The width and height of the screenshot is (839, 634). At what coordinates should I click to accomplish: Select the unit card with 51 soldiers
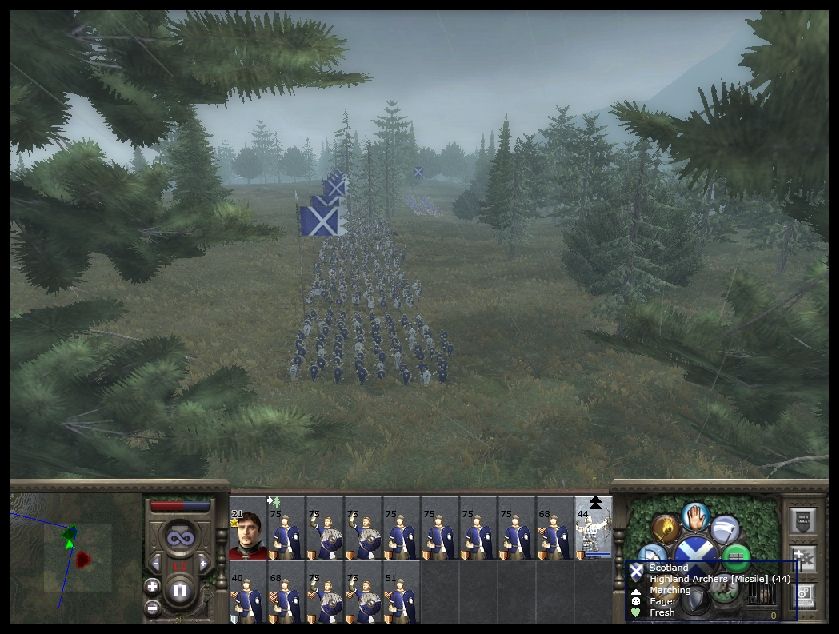click(400, 592)
